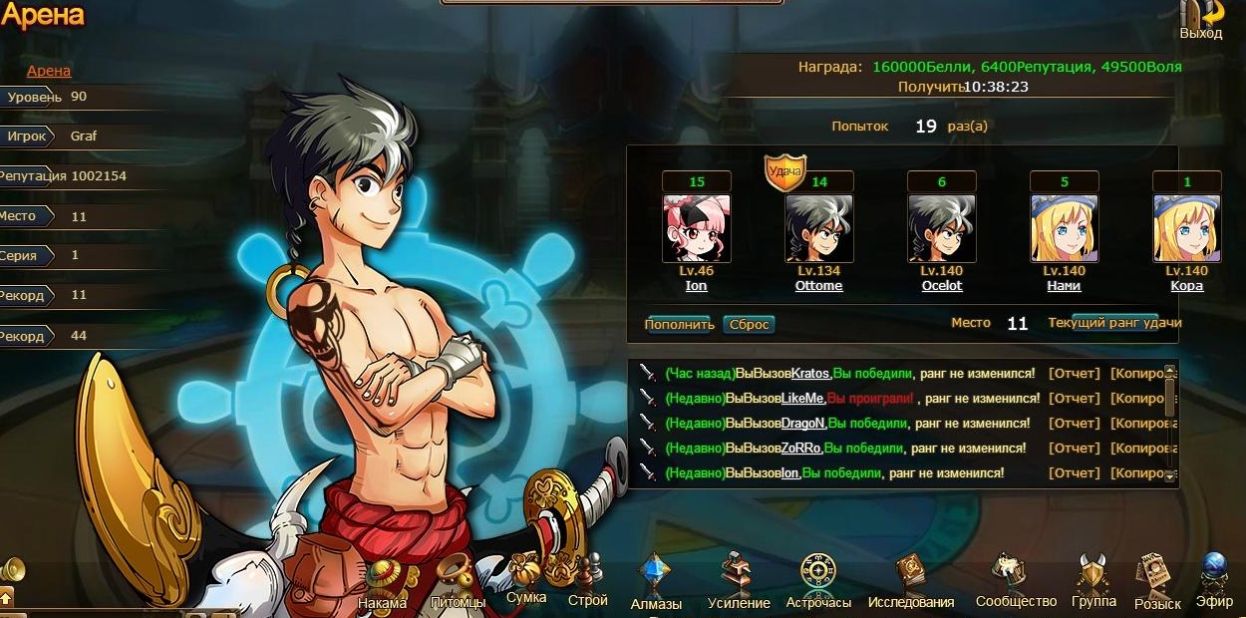Challenge opponent Ion's portrait

click(x=696, y=228)
